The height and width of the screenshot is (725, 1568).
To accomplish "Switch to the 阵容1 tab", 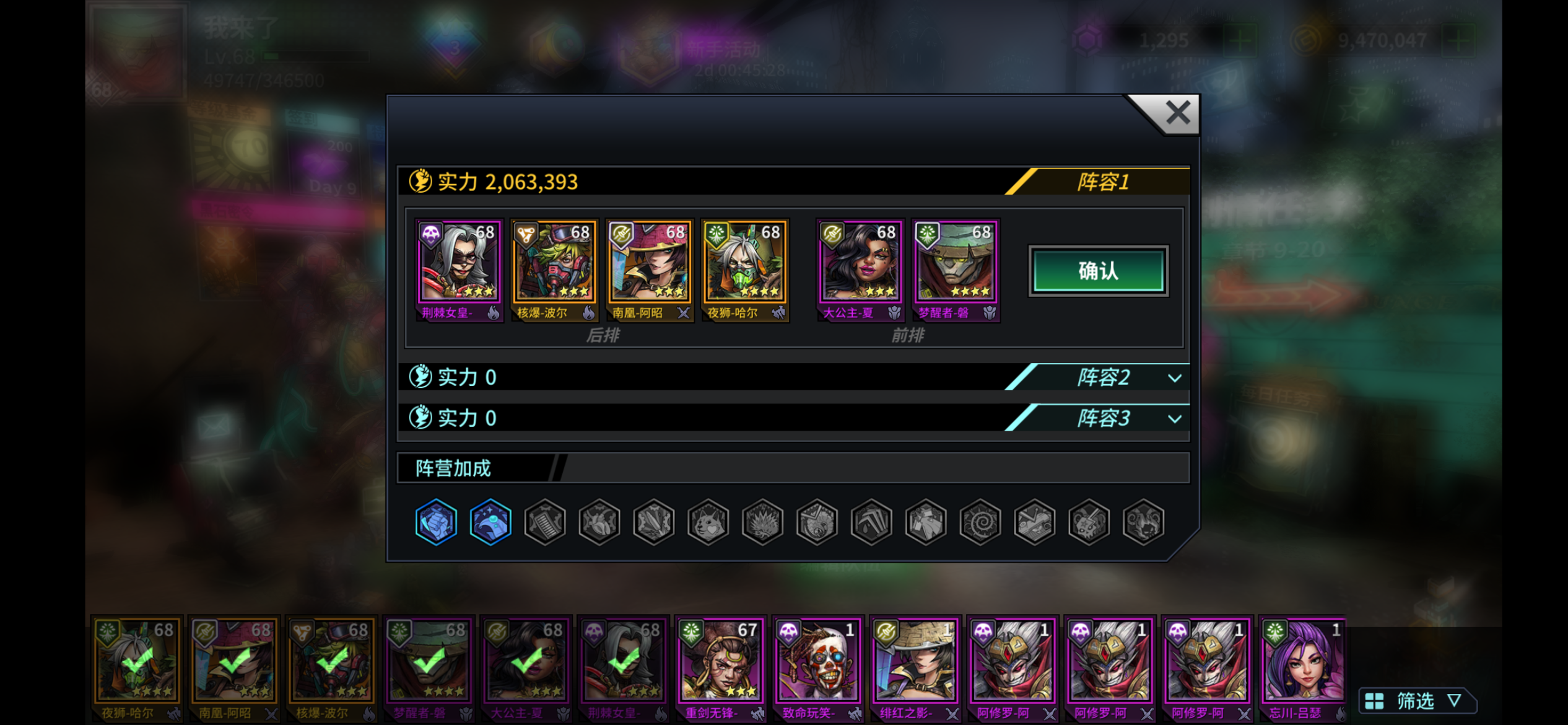I will [x=1104, y=182].
